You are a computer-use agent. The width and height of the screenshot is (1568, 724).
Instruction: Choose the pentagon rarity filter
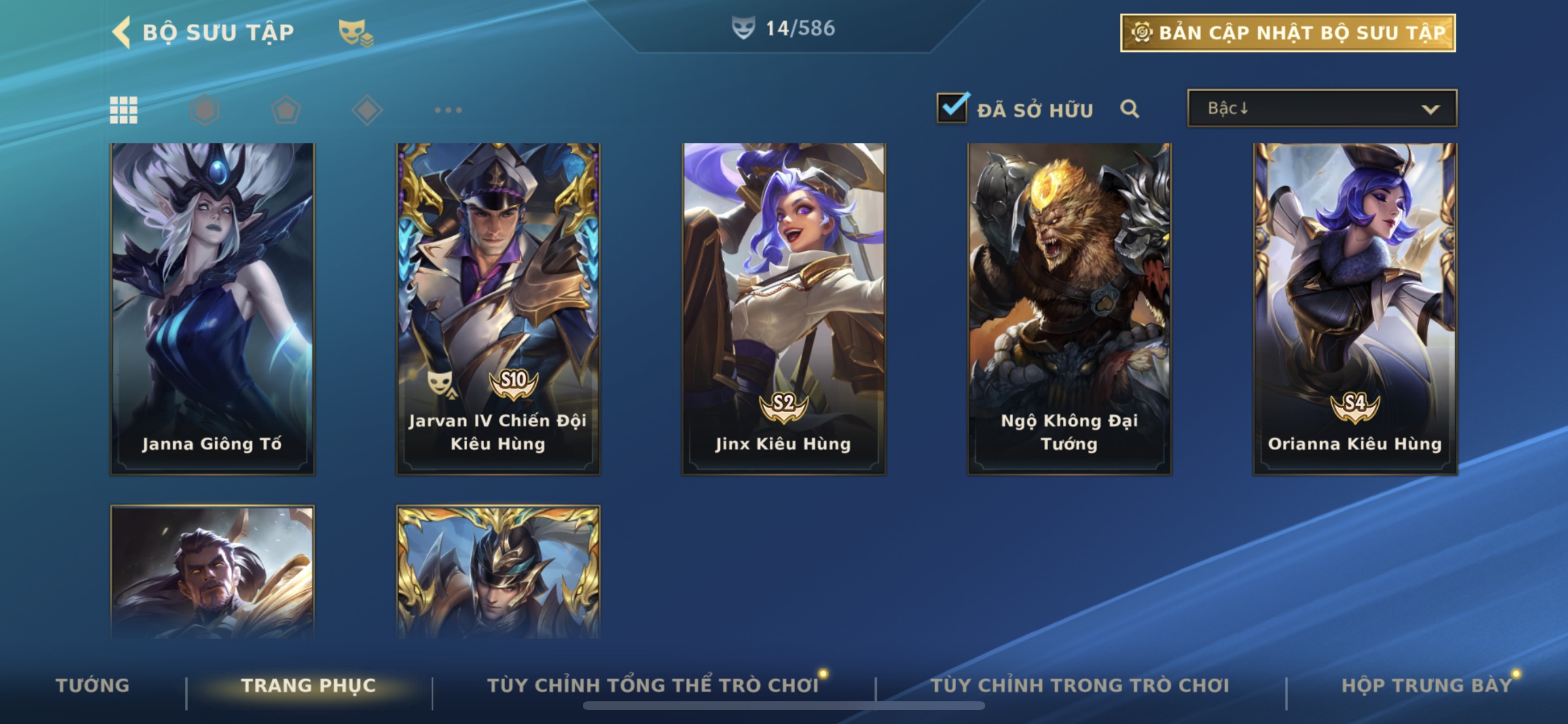tap(285, 110)
